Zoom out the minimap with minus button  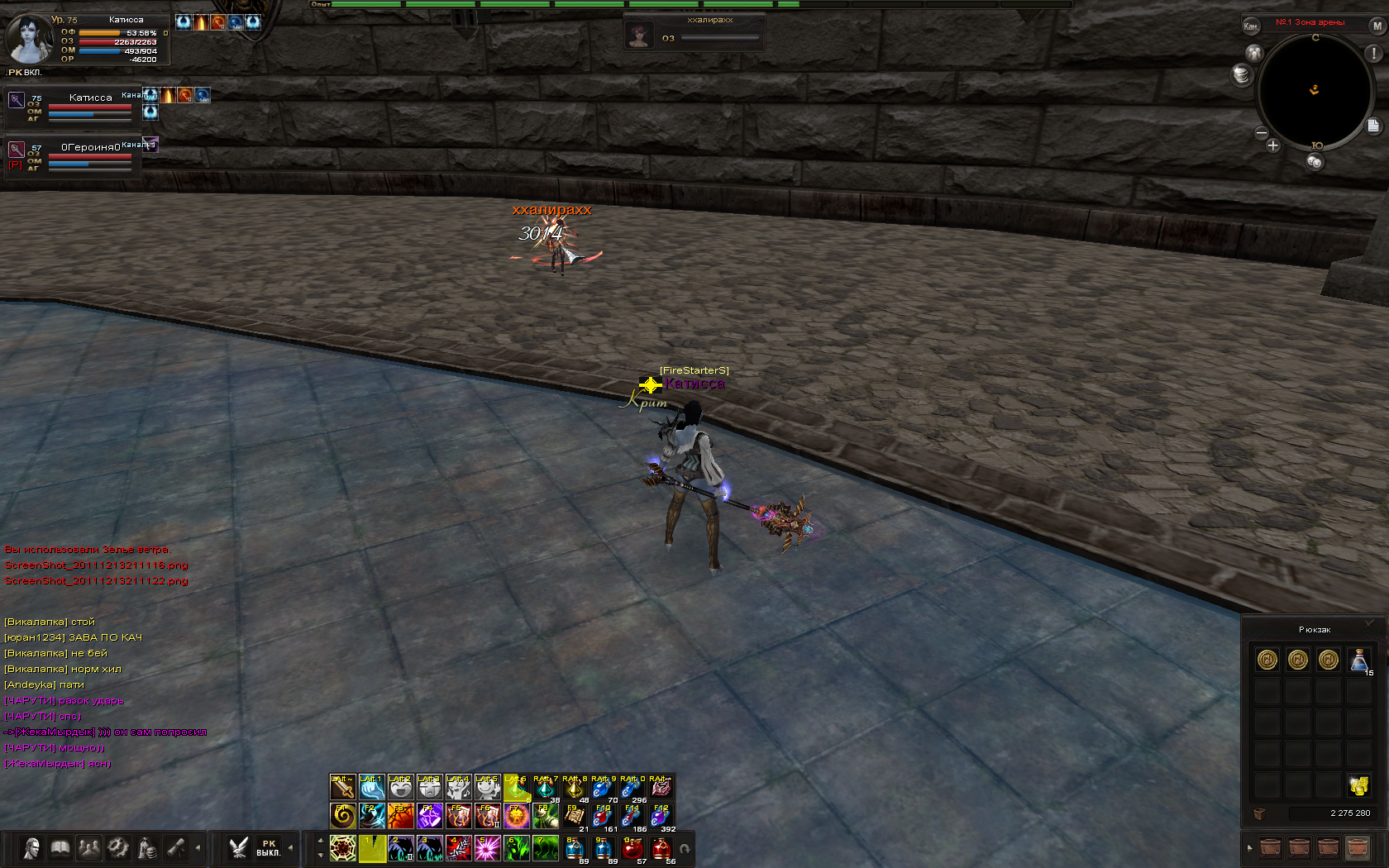[1262, 133]
